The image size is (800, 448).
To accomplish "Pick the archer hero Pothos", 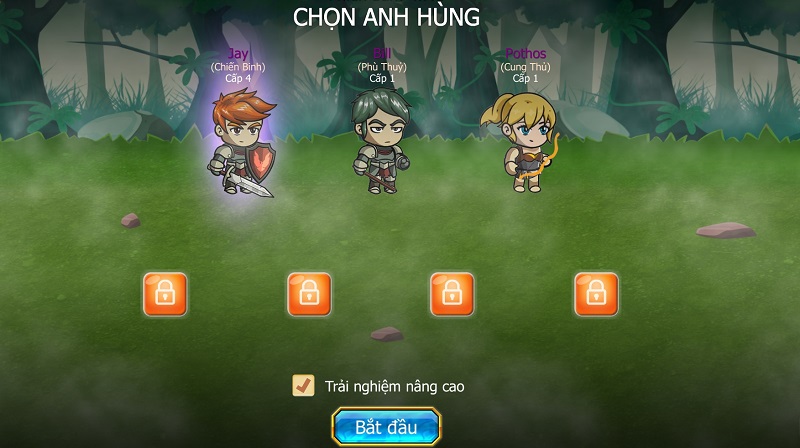I will [x=520, y=142].
